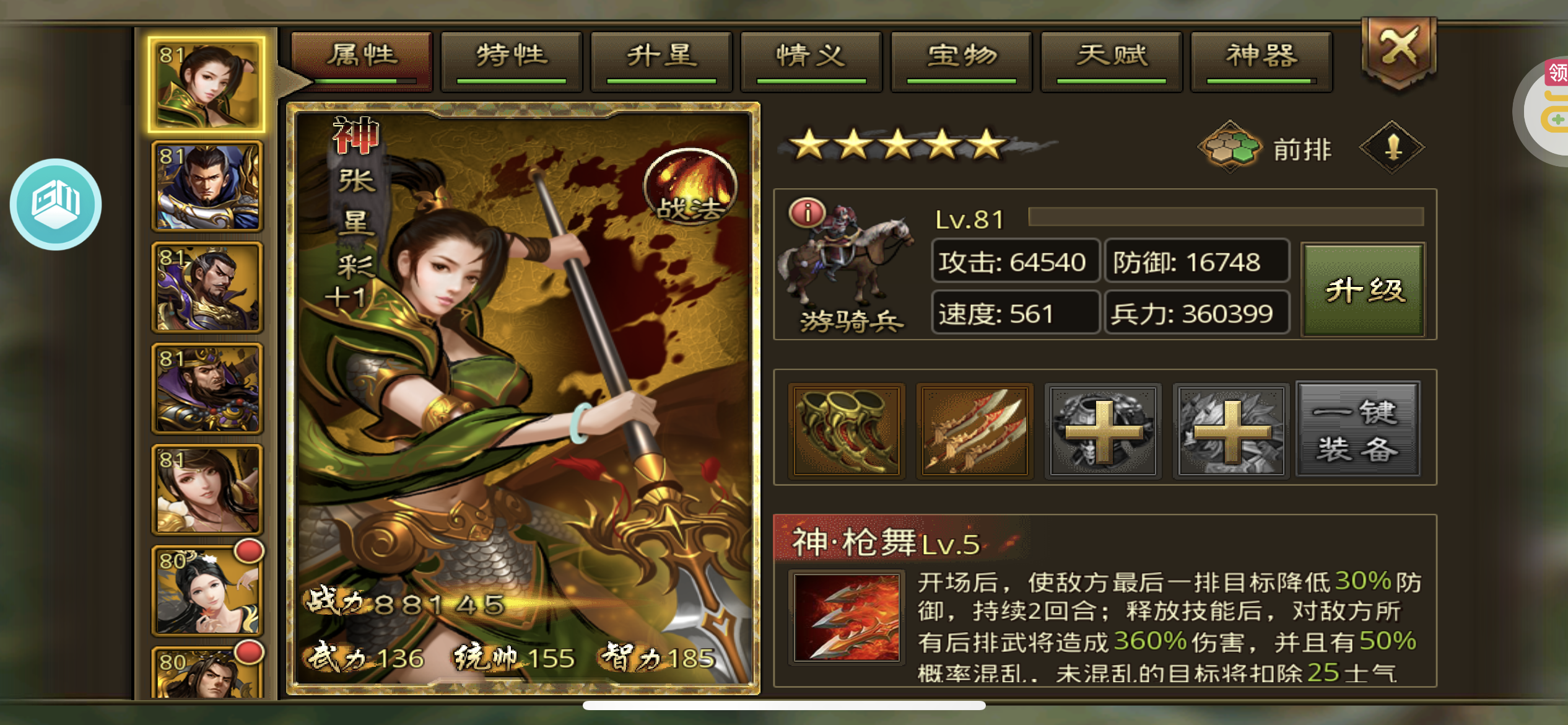
Task: Select the equipped red blade weapon slot
Action: 975,431
